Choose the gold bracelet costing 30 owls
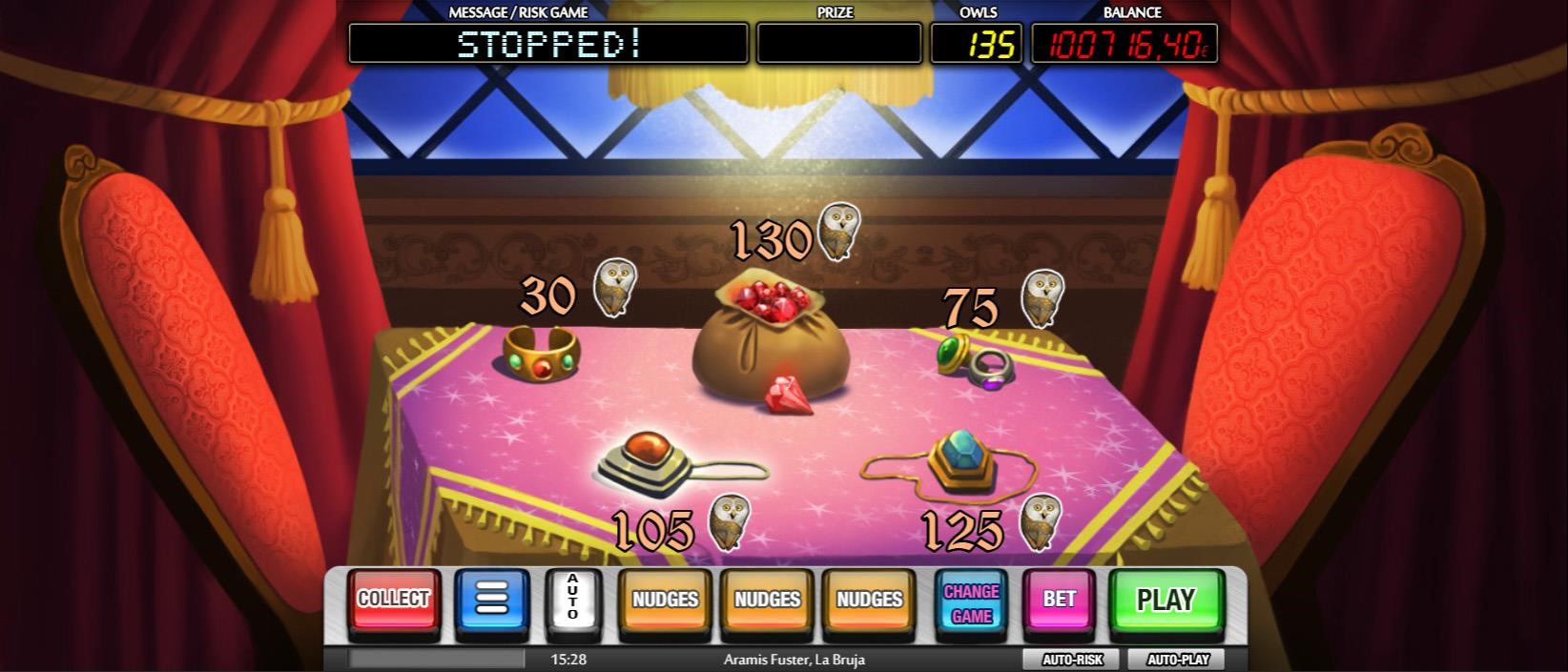 pyautogui.click(x=541, y=355)
